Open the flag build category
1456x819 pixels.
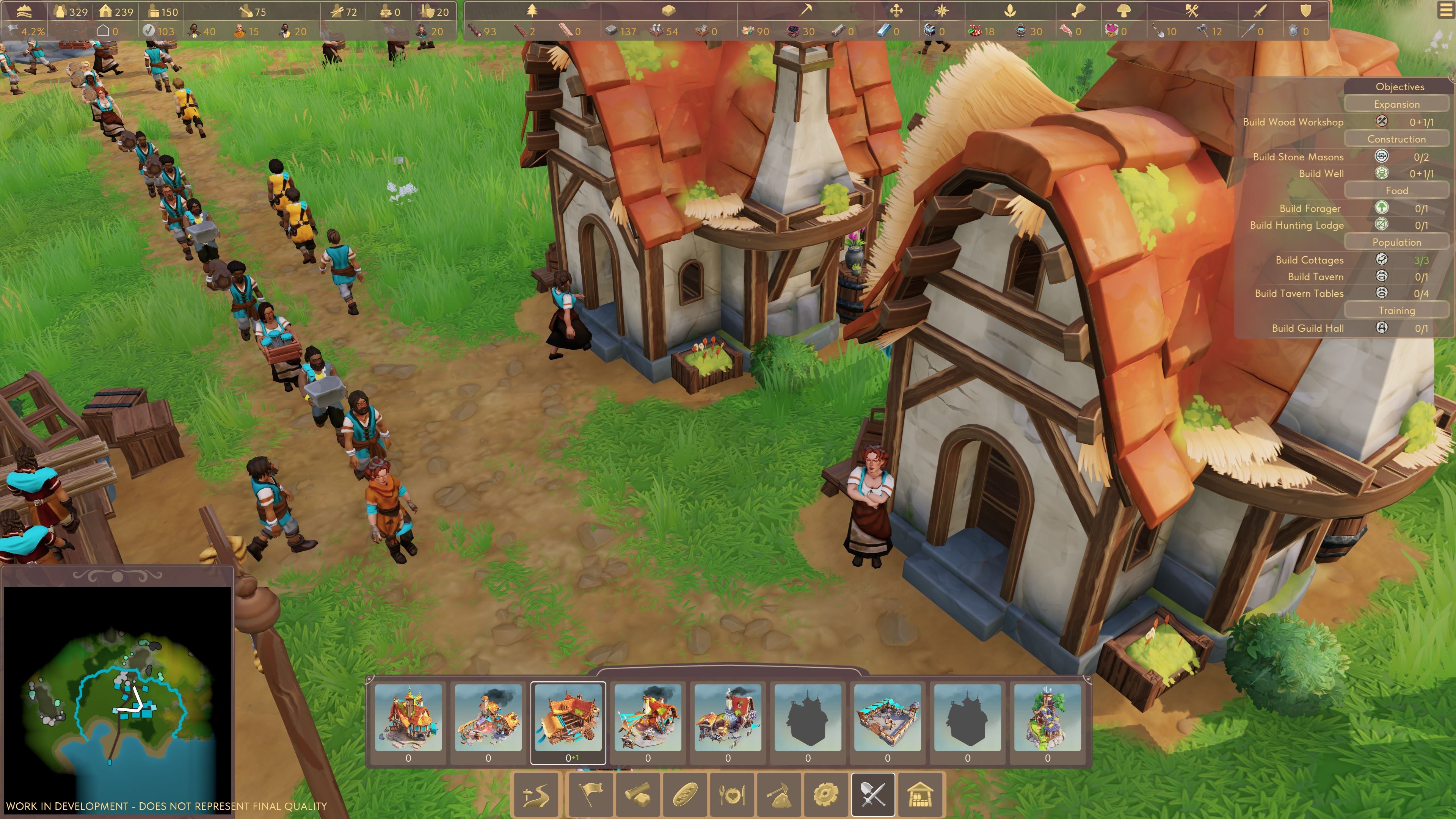[590, 795]
